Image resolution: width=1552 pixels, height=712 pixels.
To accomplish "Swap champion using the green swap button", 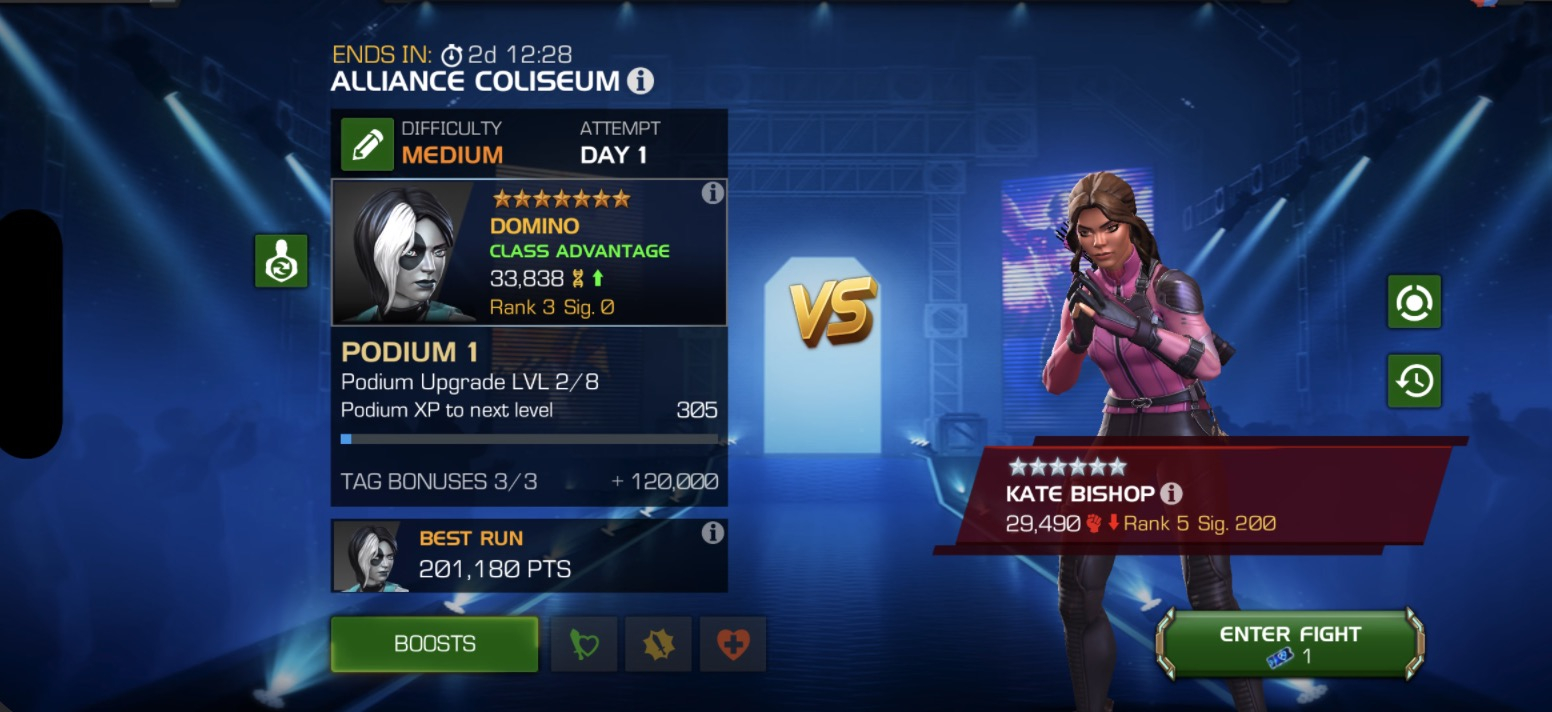I will pos(281,261).
